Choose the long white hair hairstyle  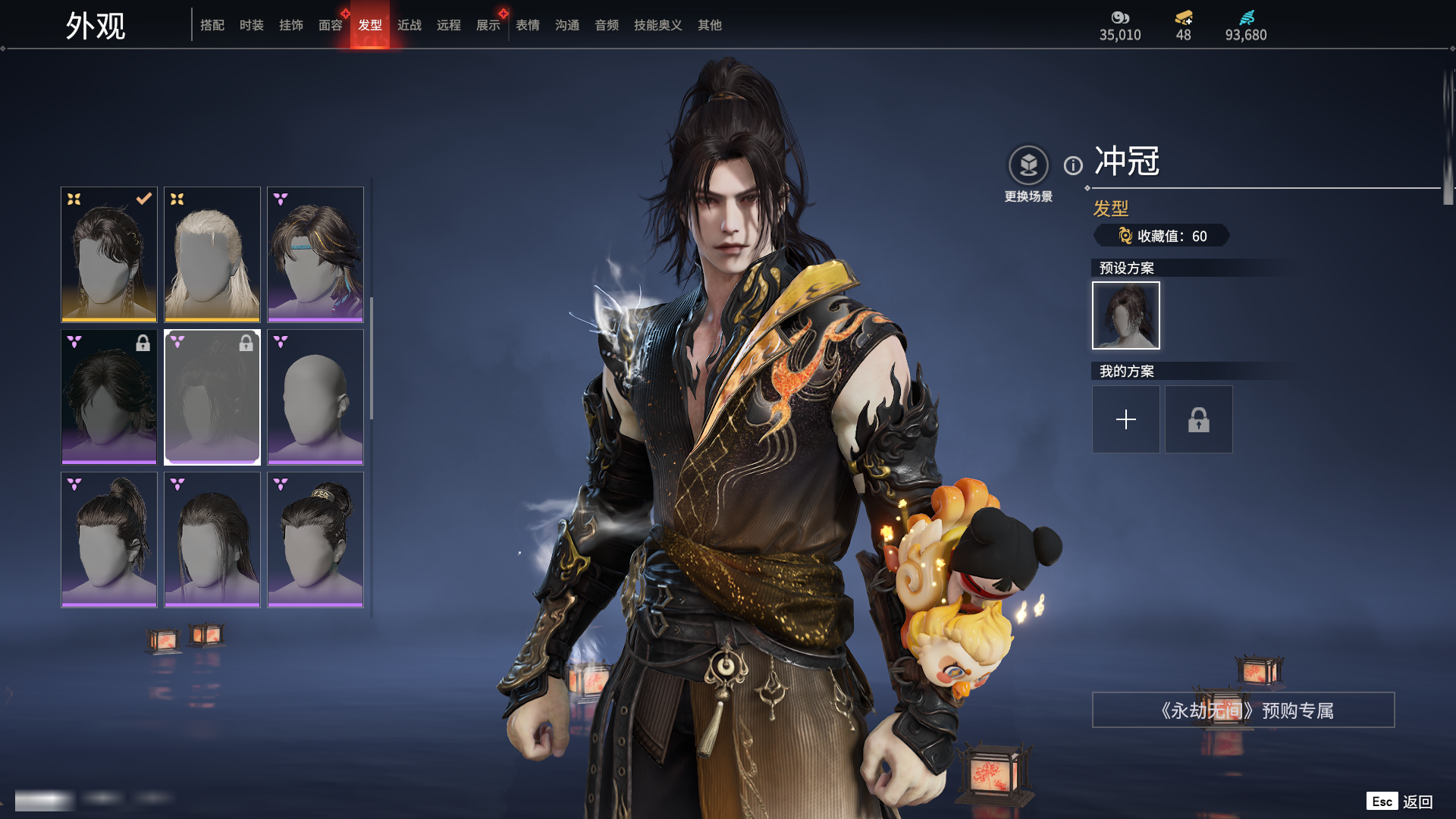click(x=212, y=254)
